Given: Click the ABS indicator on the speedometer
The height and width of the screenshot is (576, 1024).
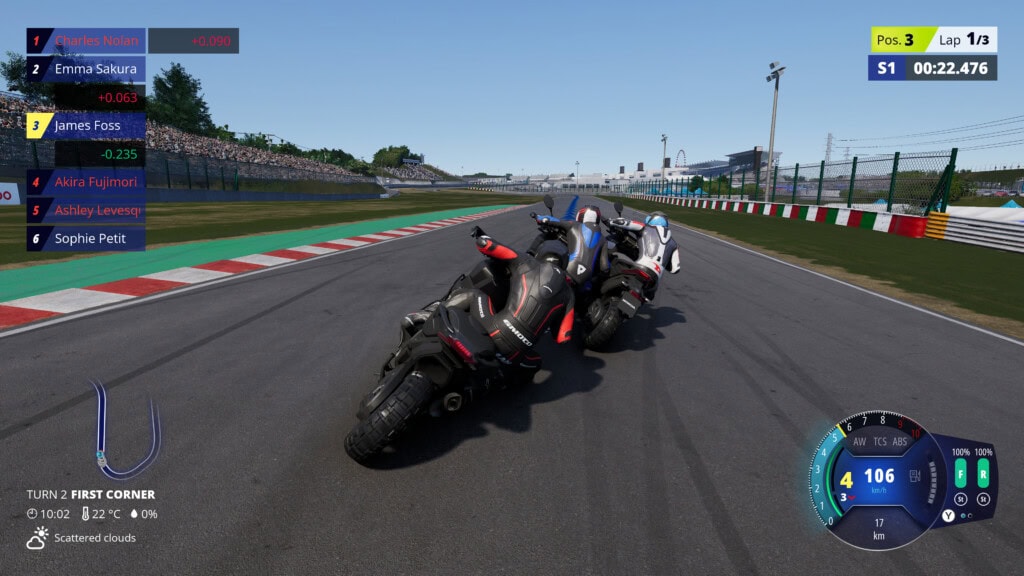Looking at the screenshot, I should pyautogui.click(x=900, y=441).
